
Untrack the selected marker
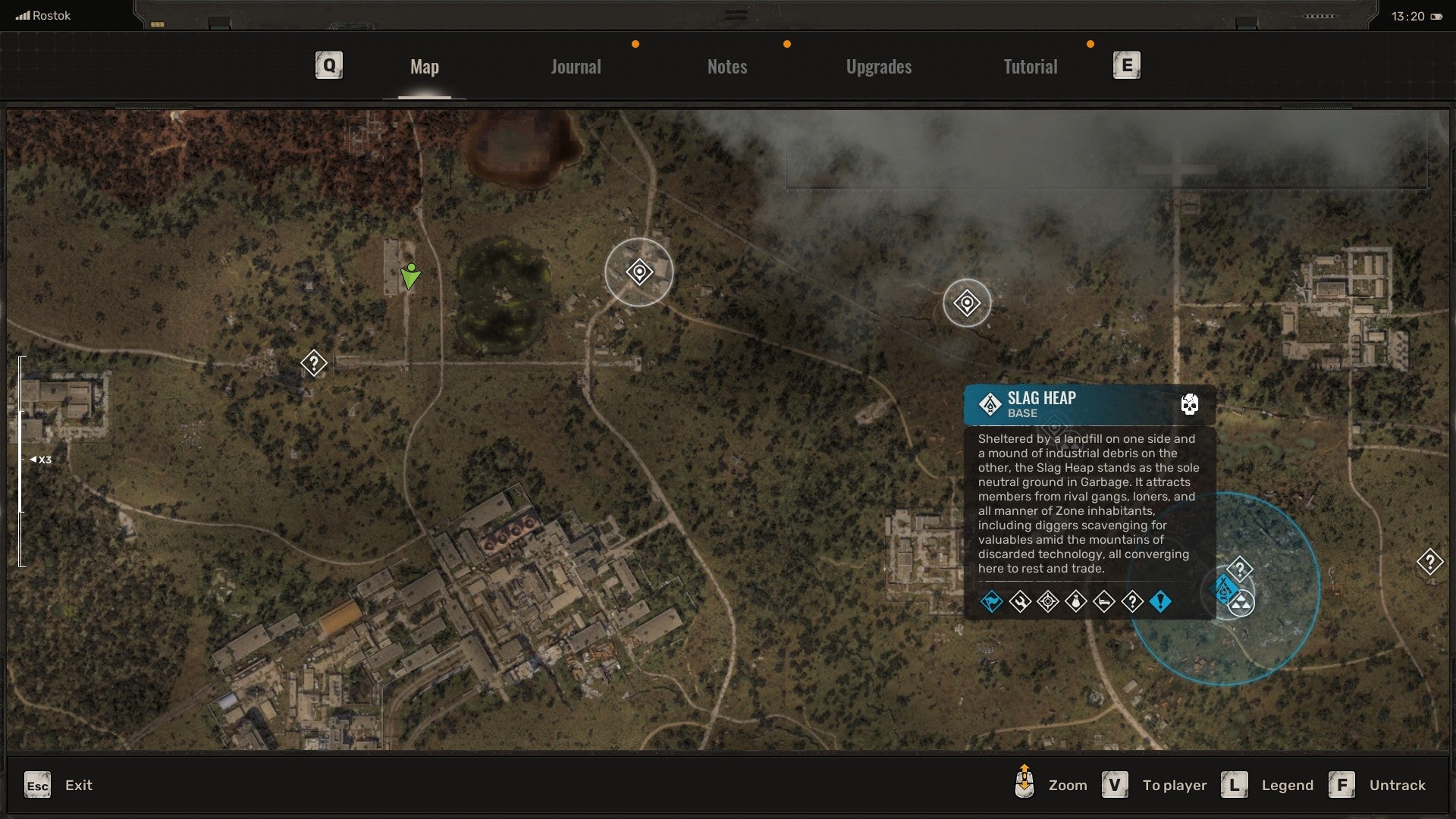point(1377,785)
